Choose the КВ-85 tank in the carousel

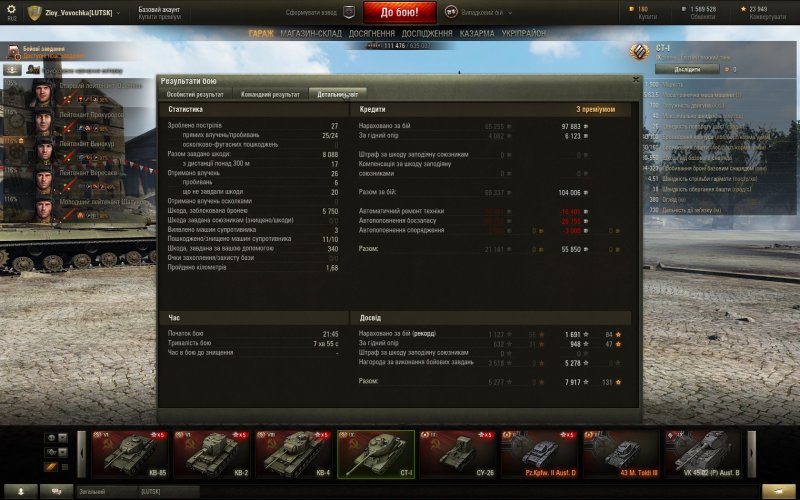click(129, 453)
